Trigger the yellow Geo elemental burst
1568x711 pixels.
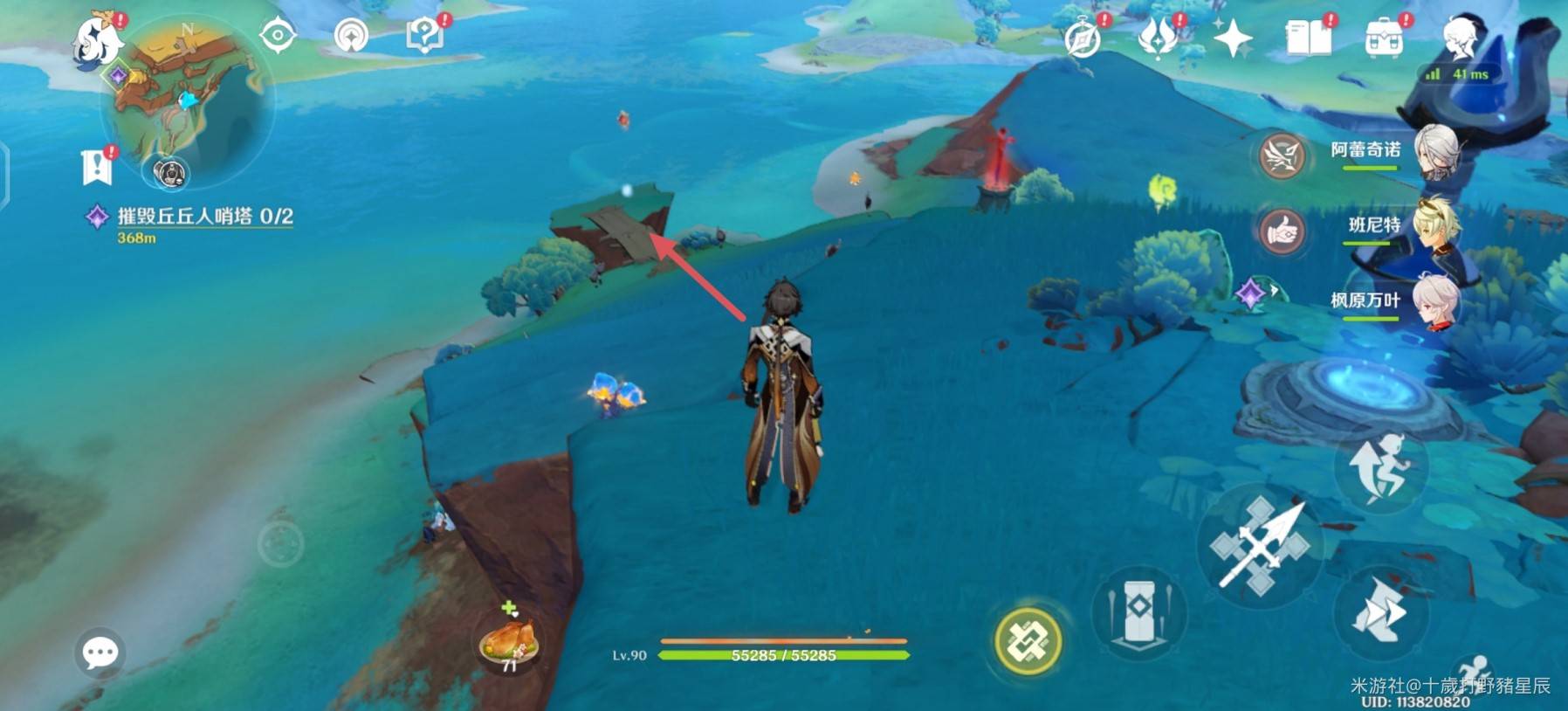(1028, 641)
